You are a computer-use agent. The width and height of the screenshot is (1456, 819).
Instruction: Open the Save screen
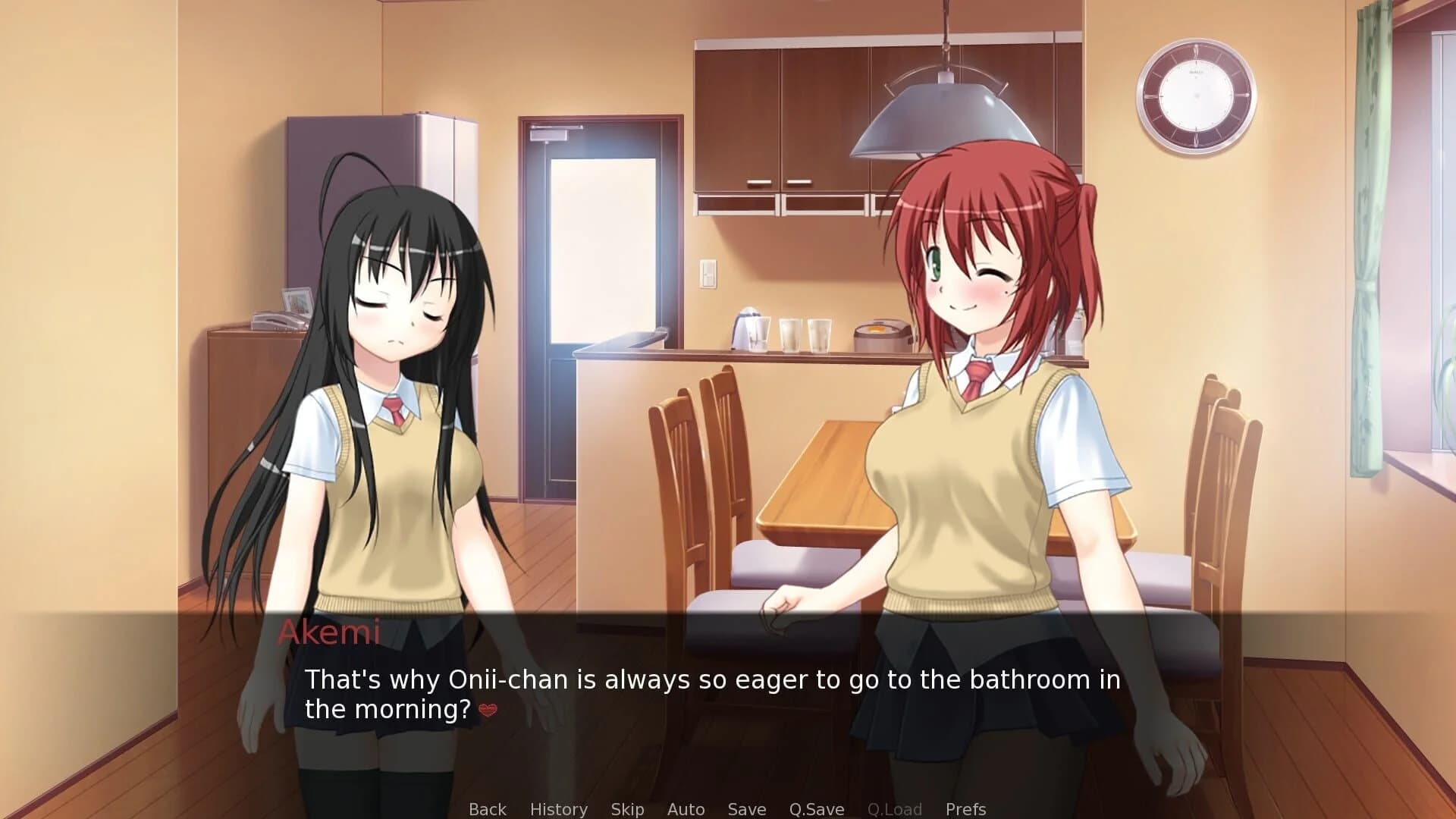(x=746, y=808)
